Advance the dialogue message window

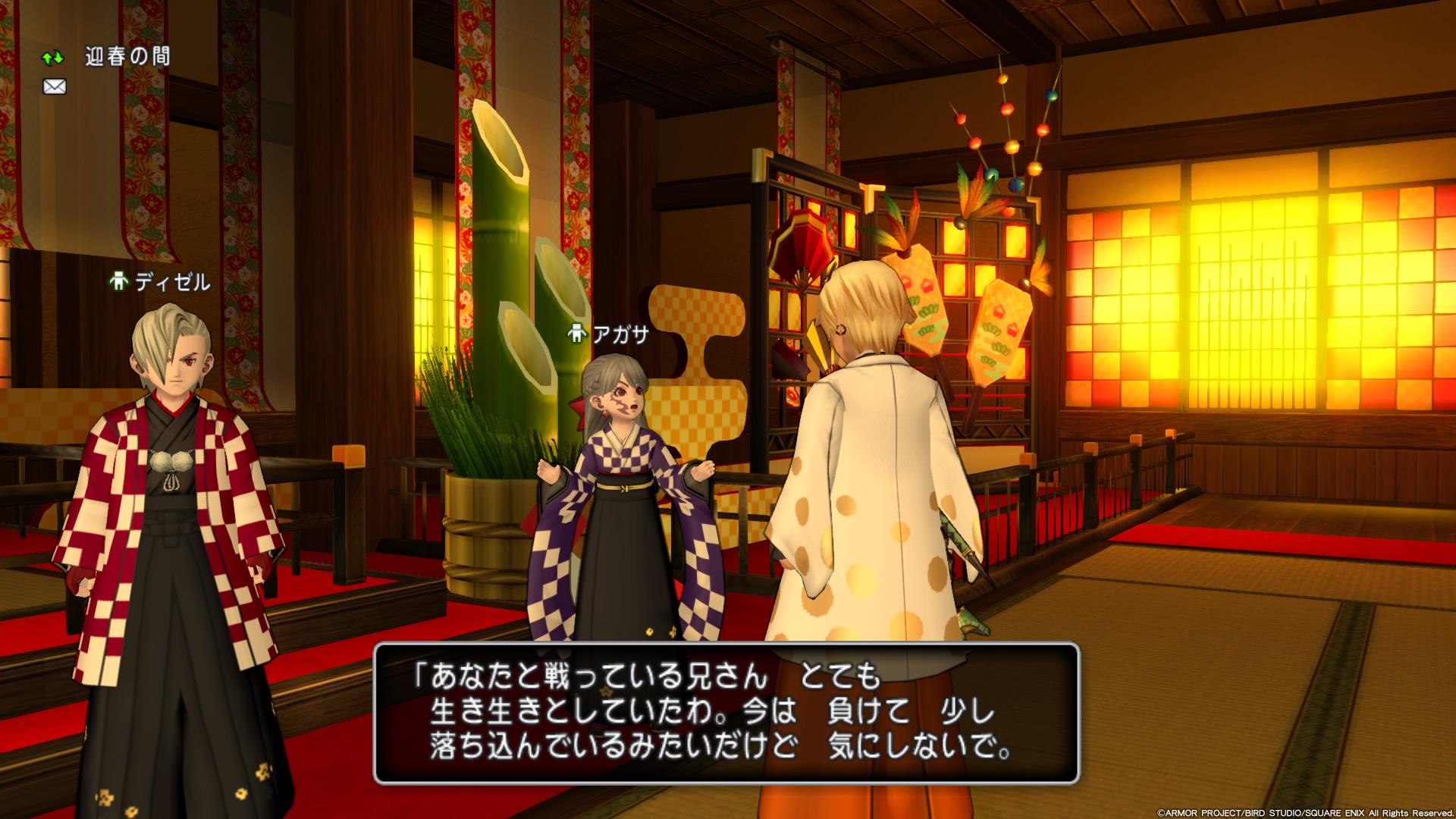726,713
